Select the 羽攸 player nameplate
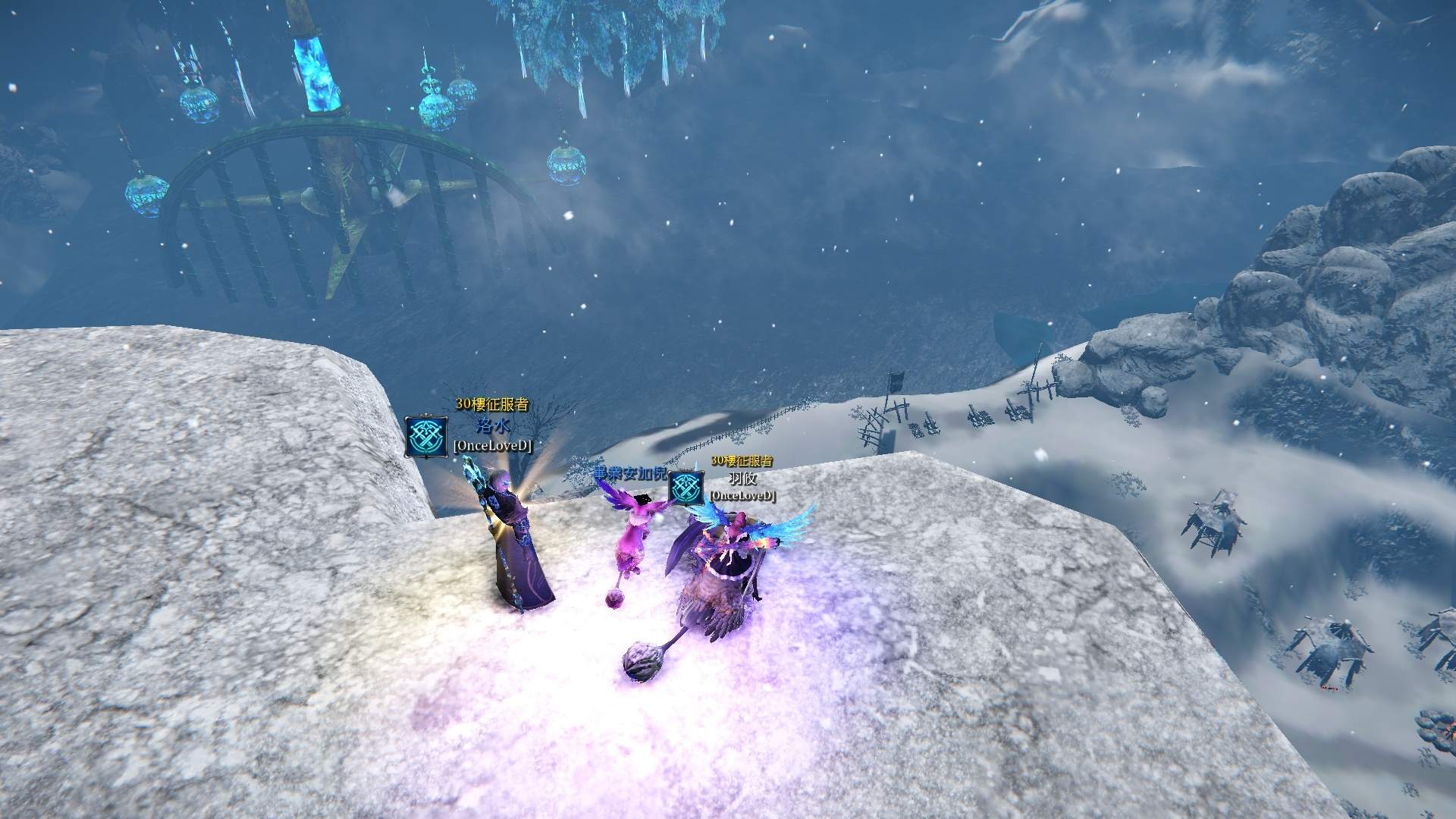This screenshot has width=1456, height=819. (742, 479)
